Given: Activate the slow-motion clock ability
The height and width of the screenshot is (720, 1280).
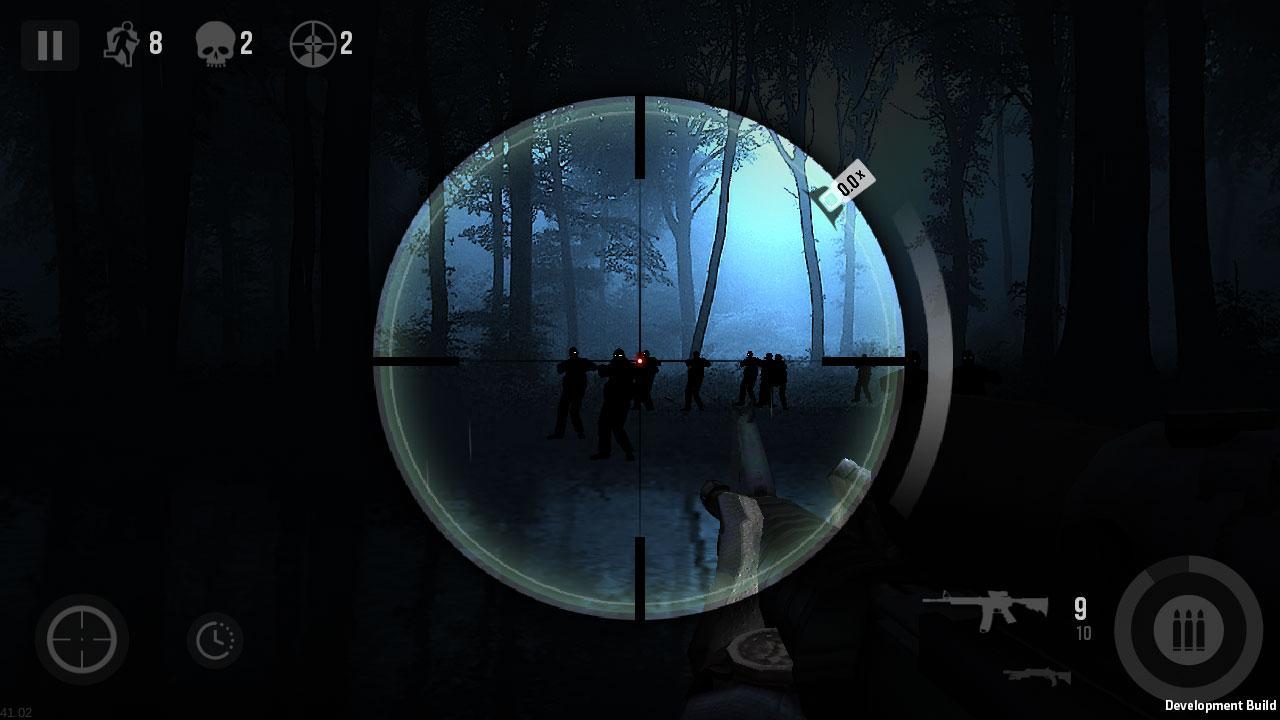Looking at the screenshot, I should (x=215, y=640).
